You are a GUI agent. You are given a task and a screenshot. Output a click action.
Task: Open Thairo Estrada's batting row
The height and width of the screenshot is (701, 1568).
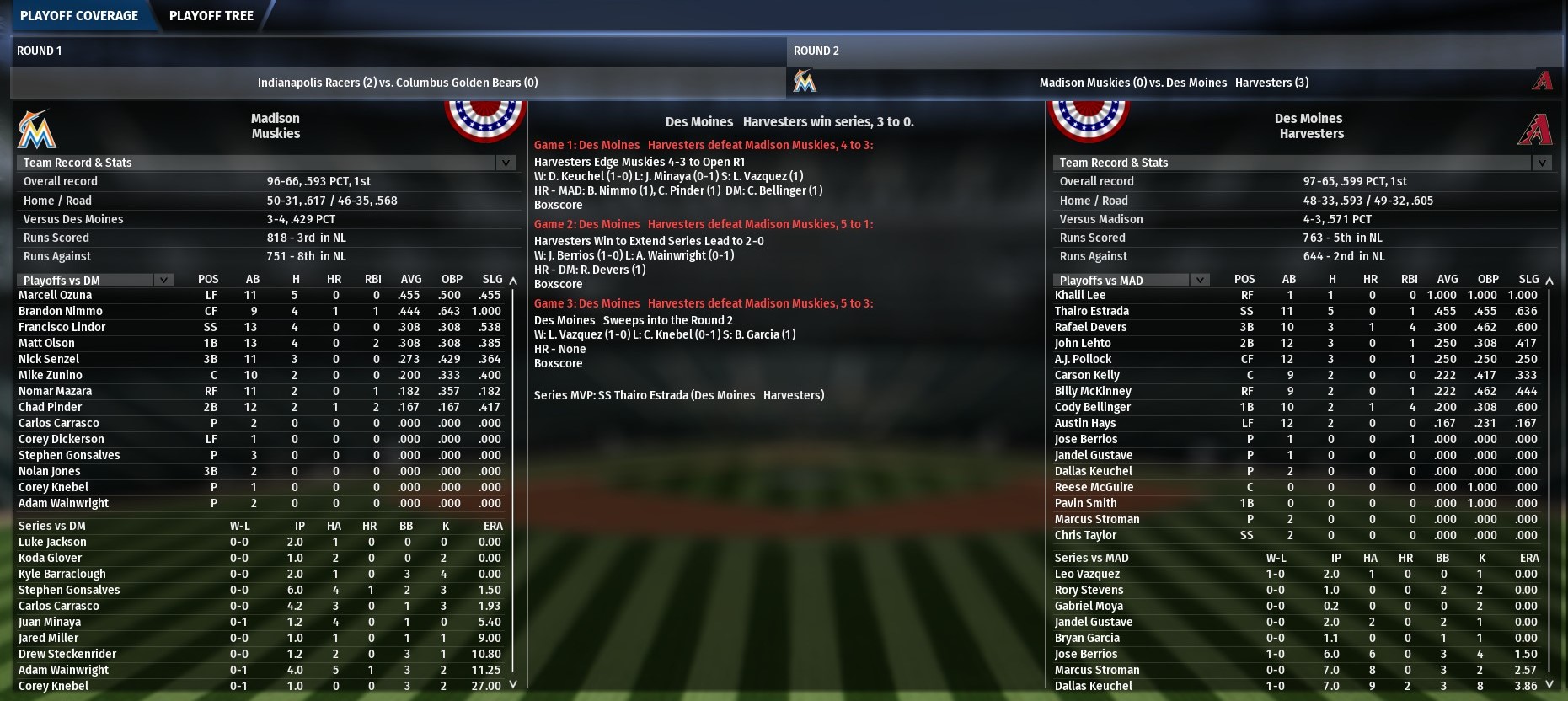click(1092, 311)
